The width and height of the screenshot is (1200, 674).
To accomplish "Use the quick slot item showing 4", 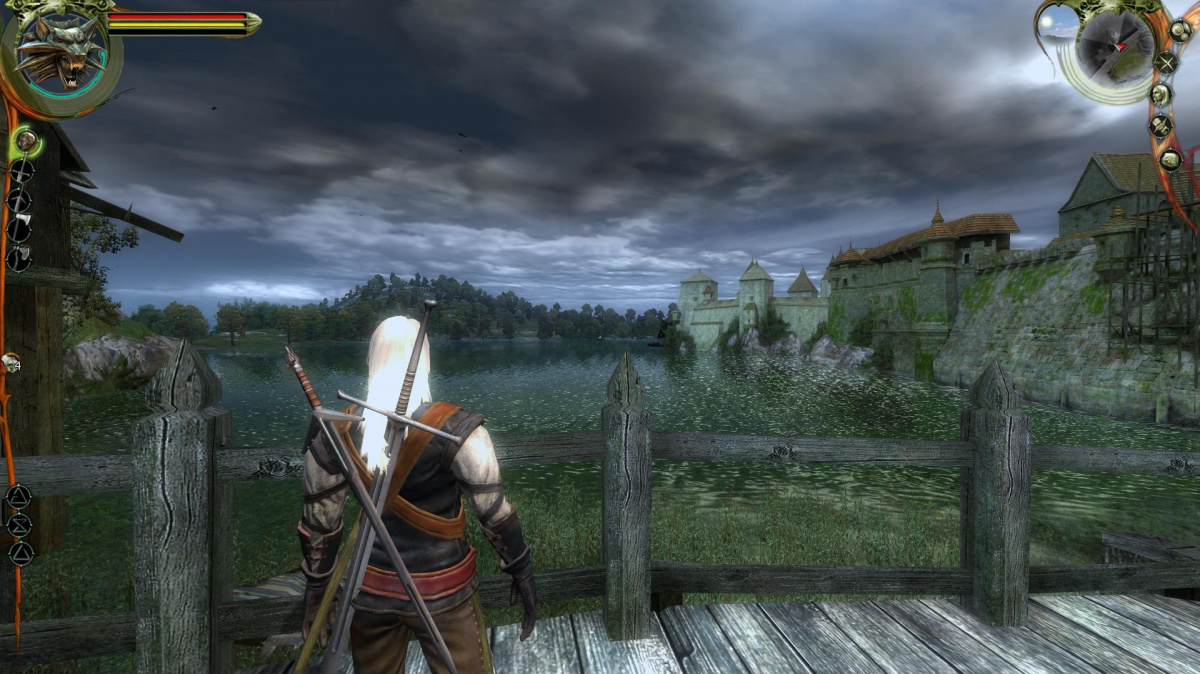I will [12, 364].
